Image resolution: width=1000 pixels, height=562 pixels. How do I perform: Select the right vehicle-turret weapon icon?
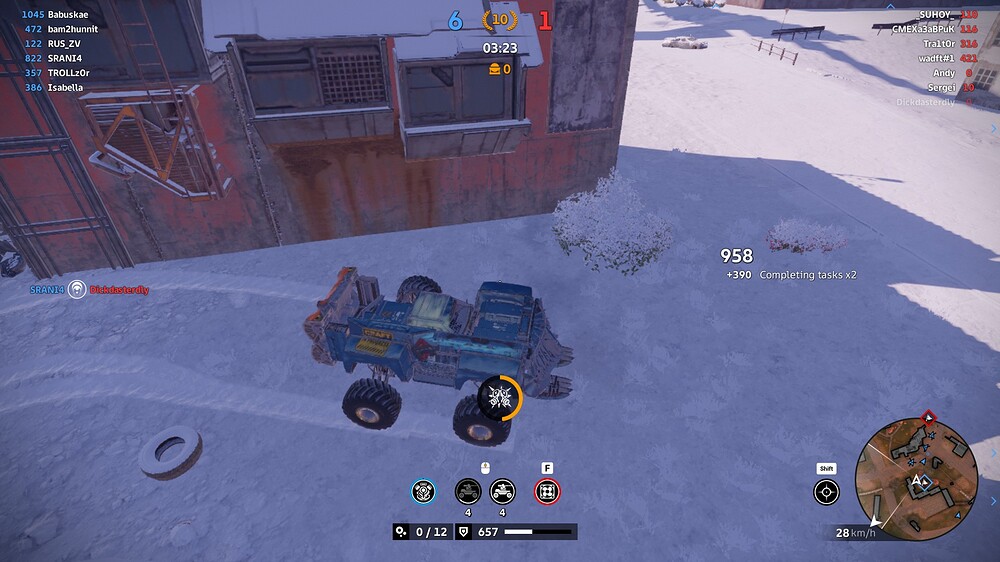(x=502, y=491)
